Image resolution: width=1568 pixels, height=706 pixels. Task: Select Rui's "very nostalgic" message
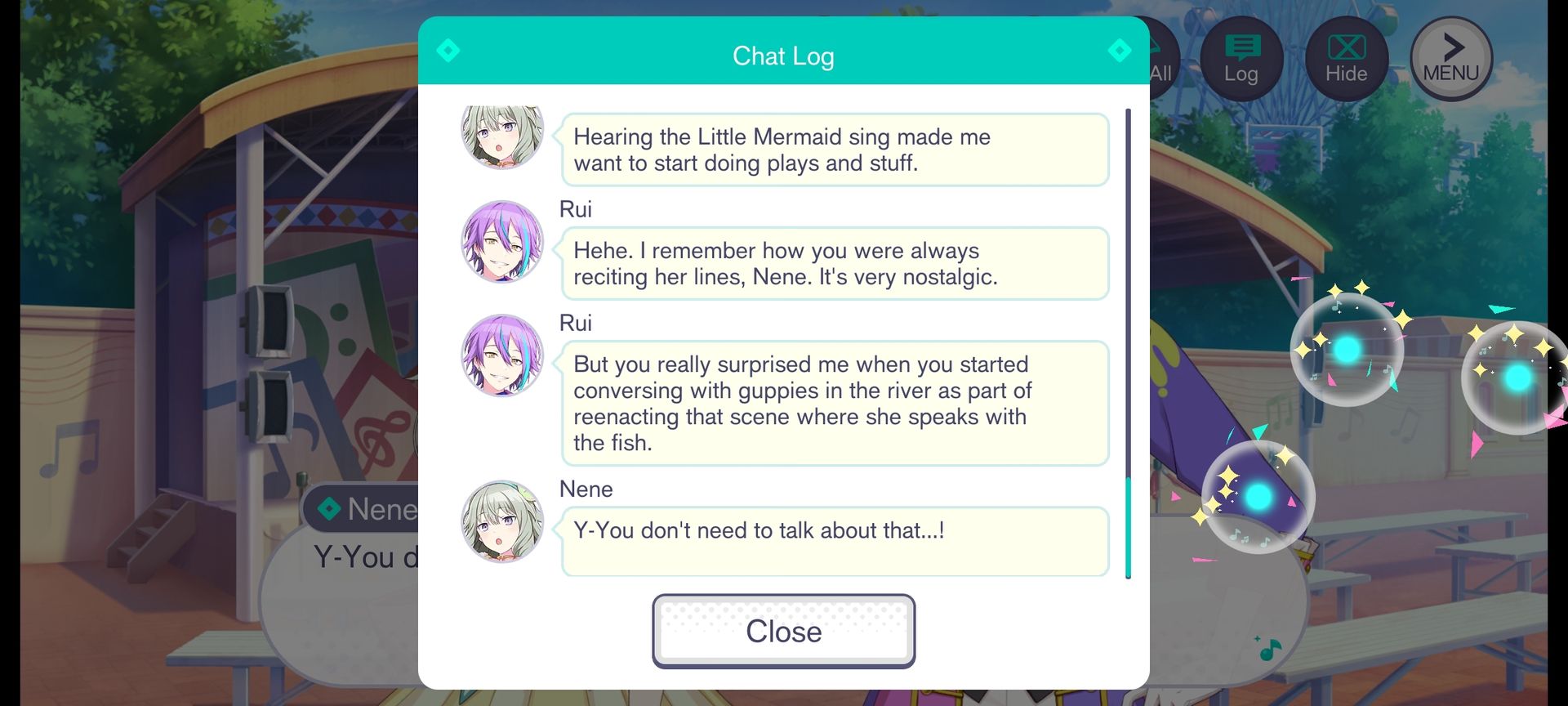click(x=834, y=264)
